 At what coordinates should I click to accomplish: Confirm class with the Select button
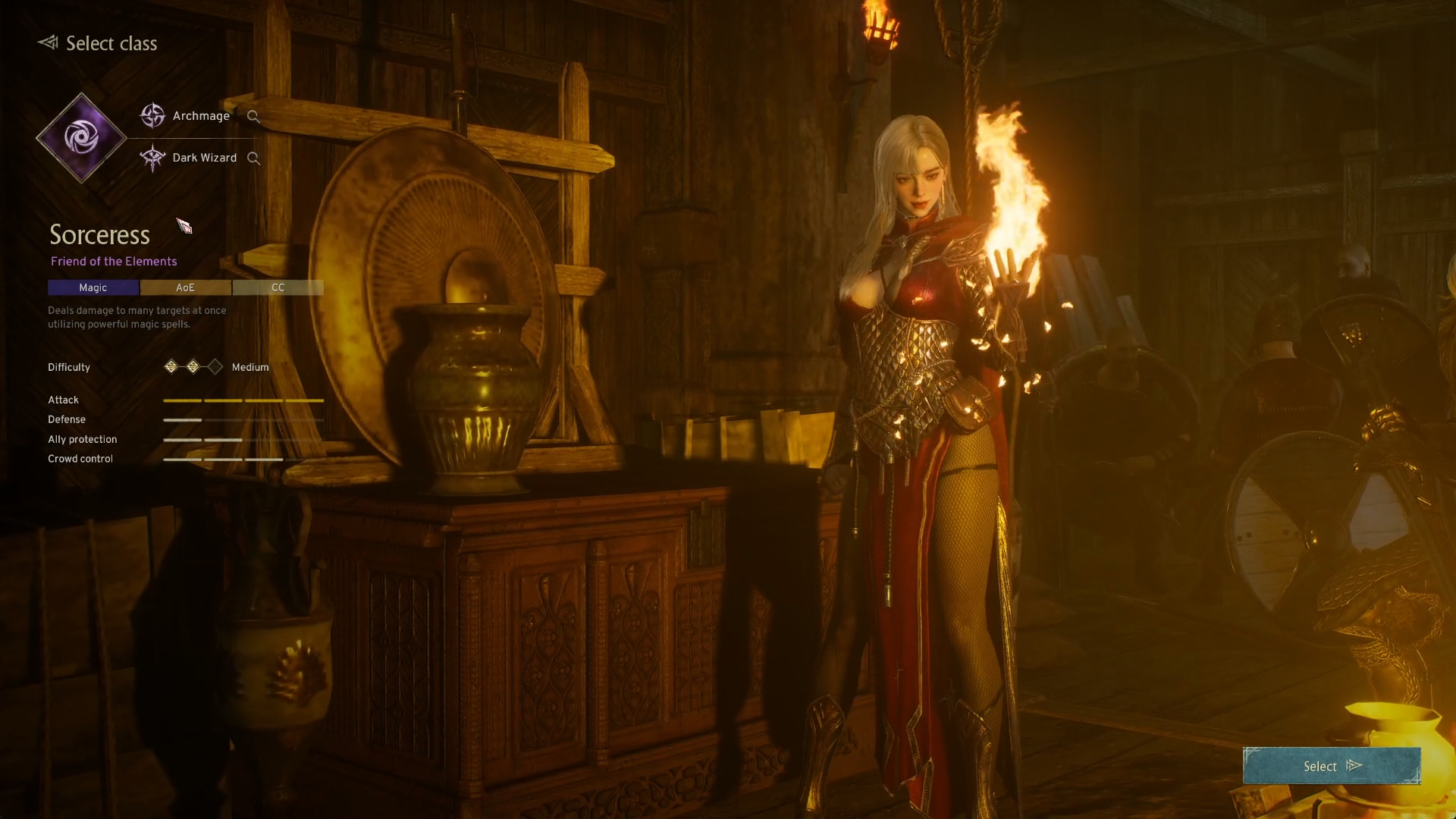1331,766
